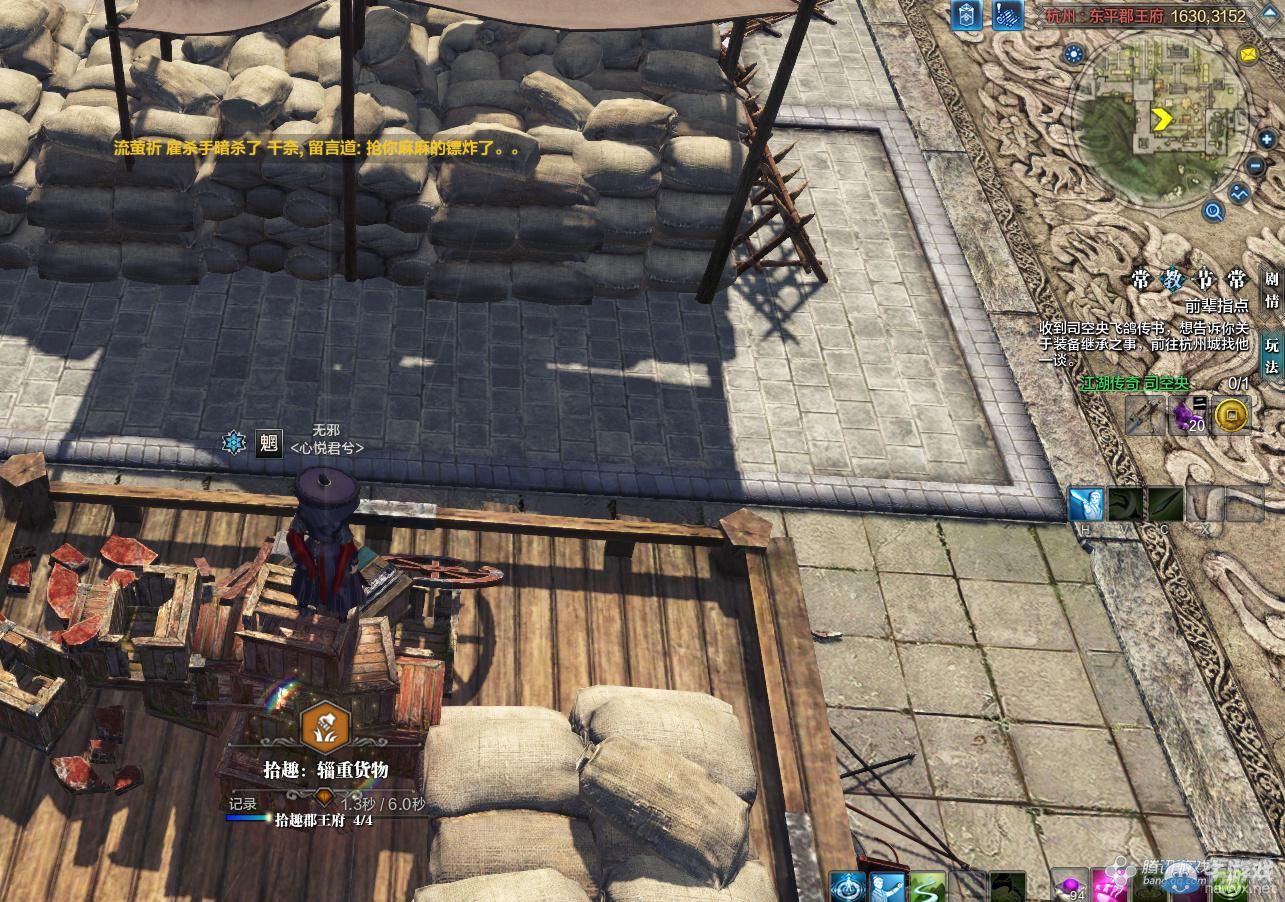This screenshot has height=902, width=1285.
Task: Use the purple orb item showing 94
Action: click(1068, 886)
